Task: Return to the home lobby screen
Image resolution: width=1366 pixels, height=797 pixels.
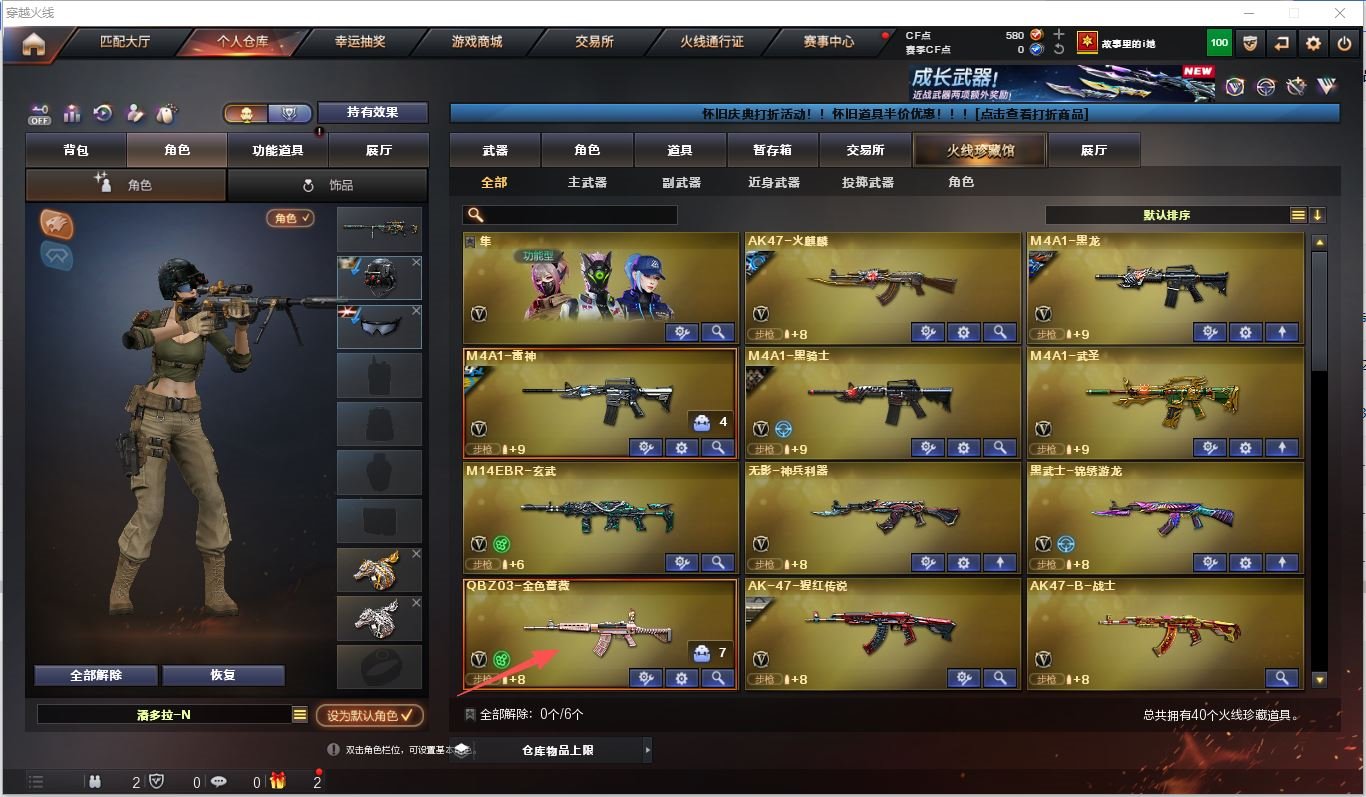Action: (x=34, y=44)
